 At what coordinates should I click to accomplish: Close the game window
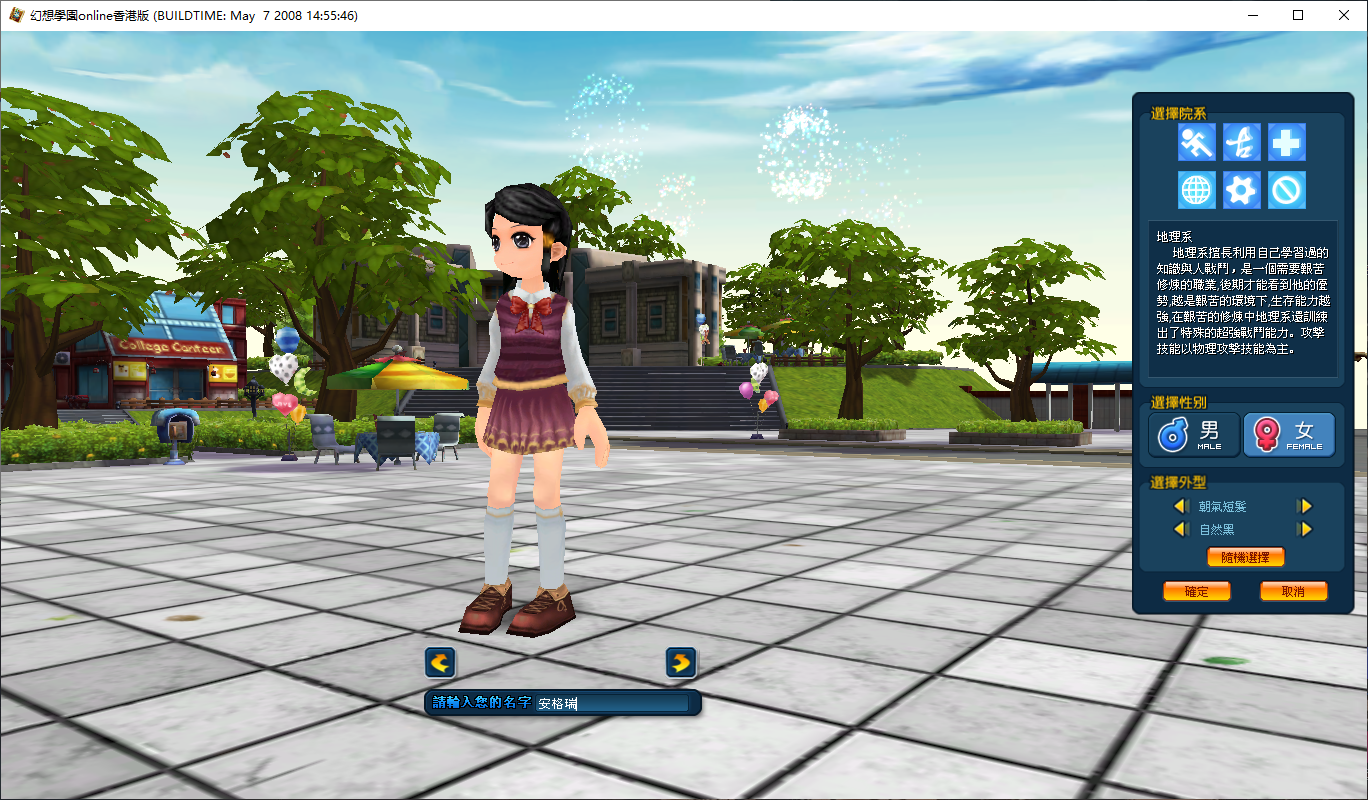[x=1344, y=15]
